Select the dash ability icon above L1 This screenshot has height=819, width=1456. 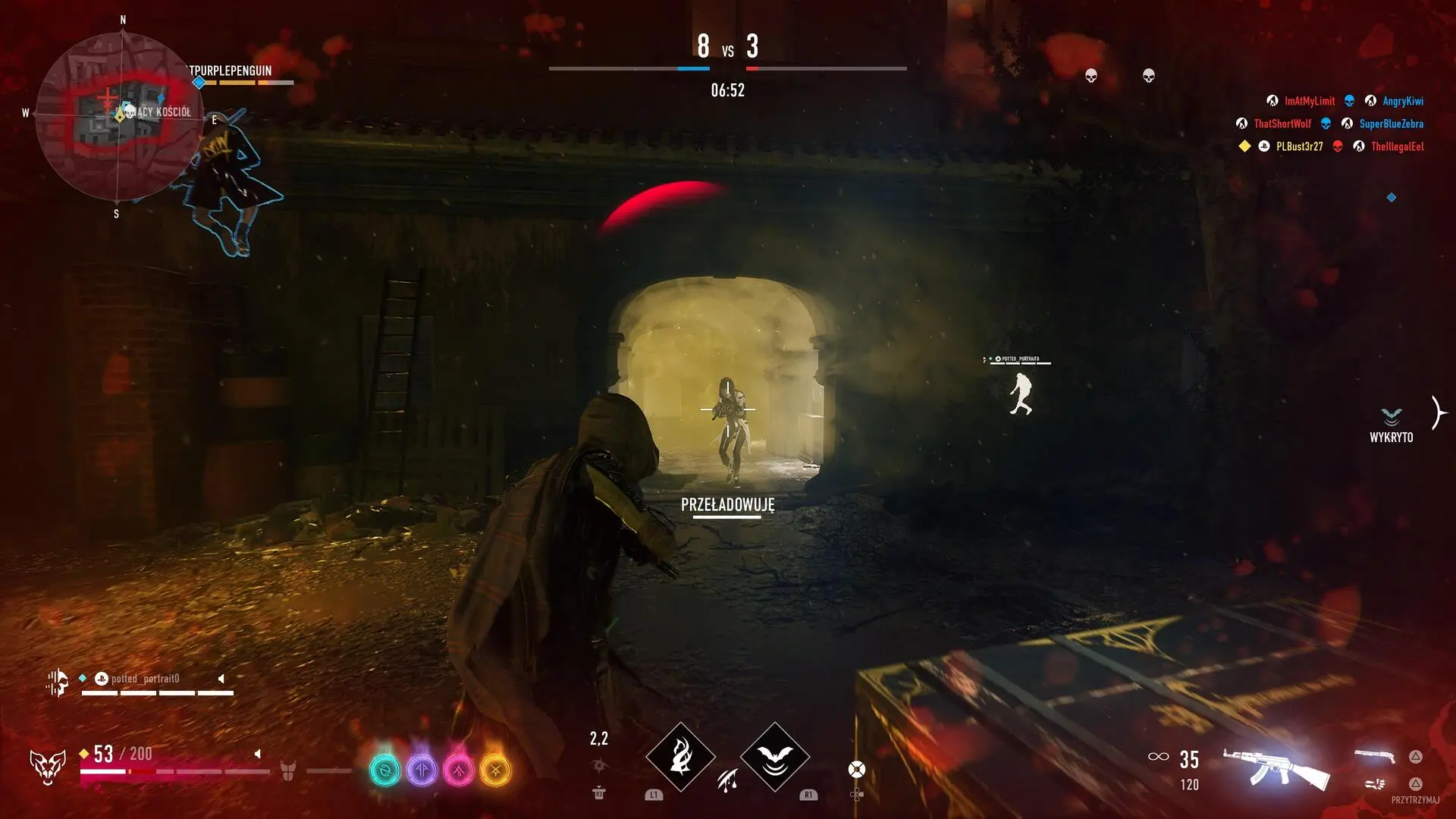point(681,758)
